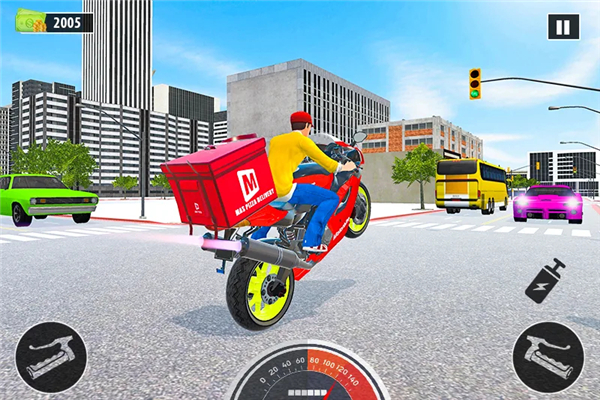Twist the right throttle handle button

548,355
